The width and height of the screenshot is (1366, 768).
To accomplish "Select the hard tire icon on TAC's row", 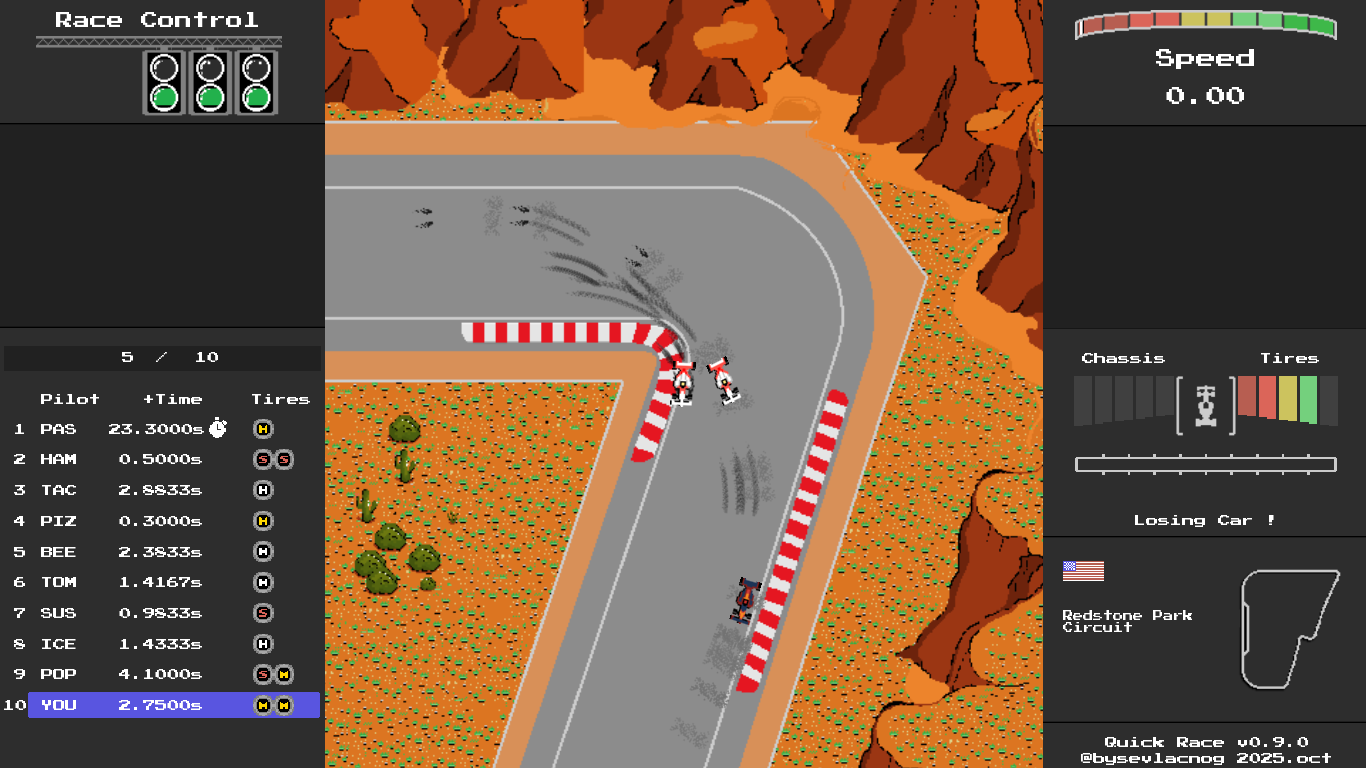I will [262, 490].
